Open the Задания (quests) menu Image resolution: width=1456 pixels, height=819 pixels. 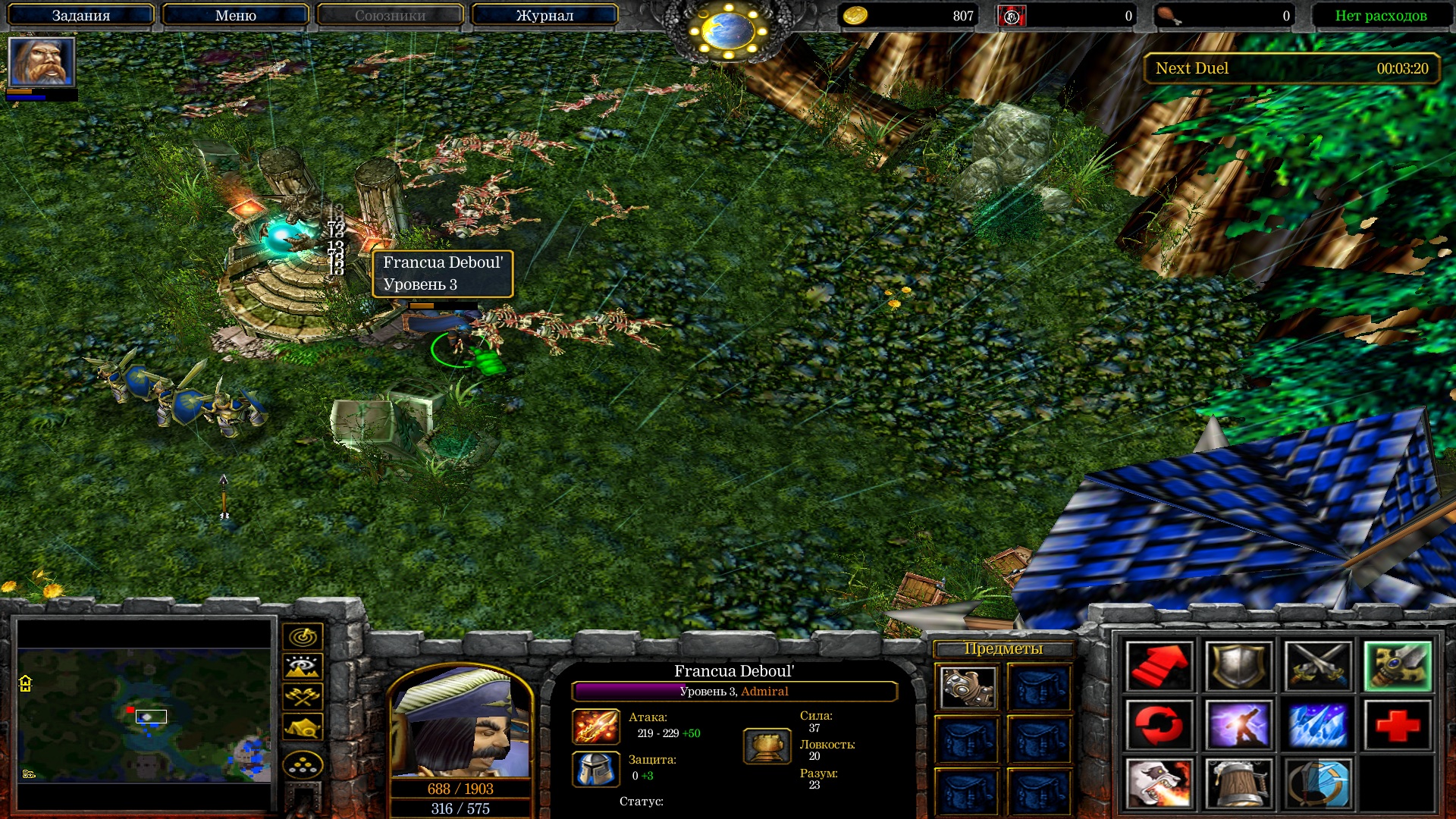[80, 15]
